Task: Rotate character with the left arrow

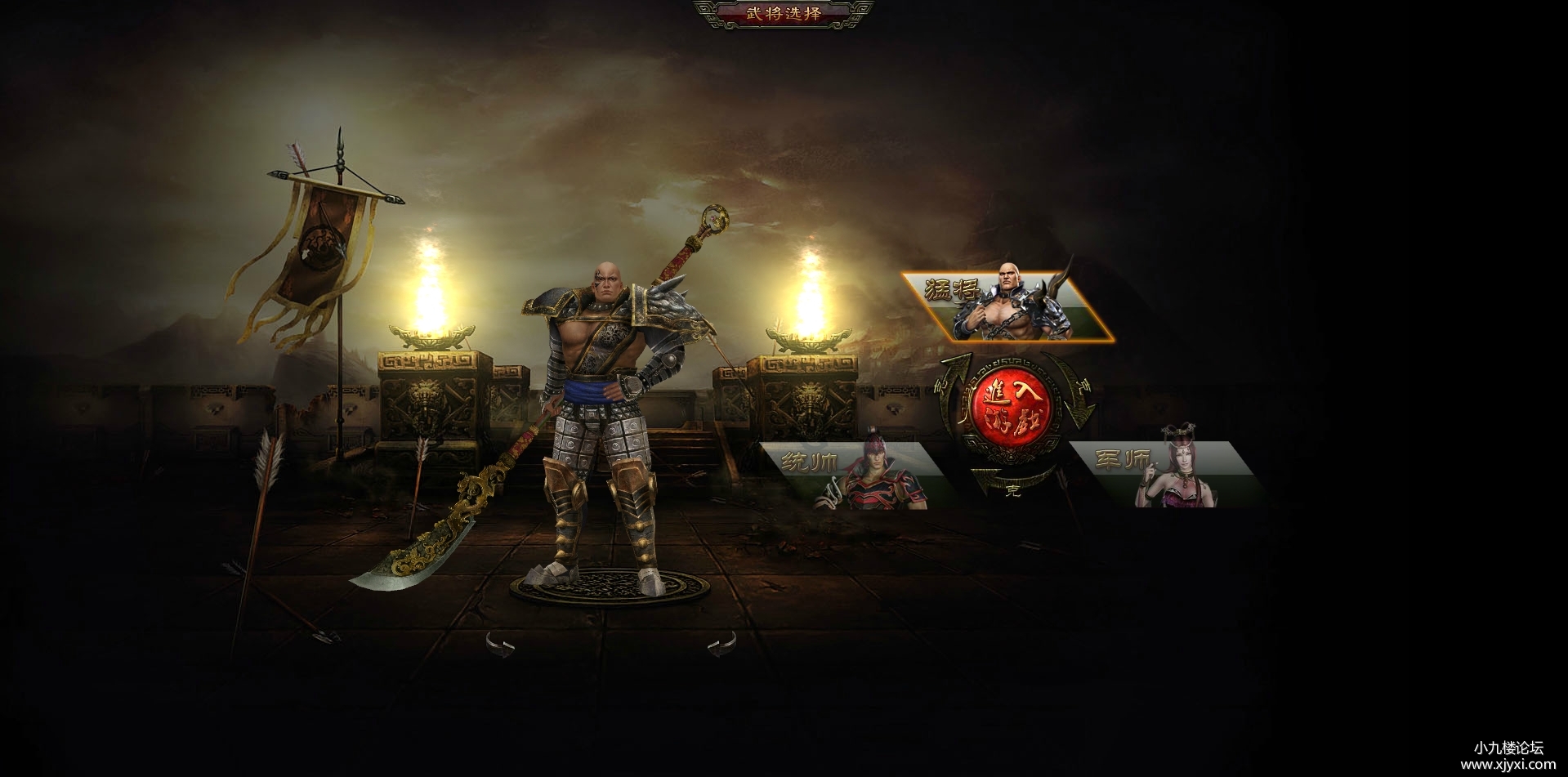Action: (500, 645)
